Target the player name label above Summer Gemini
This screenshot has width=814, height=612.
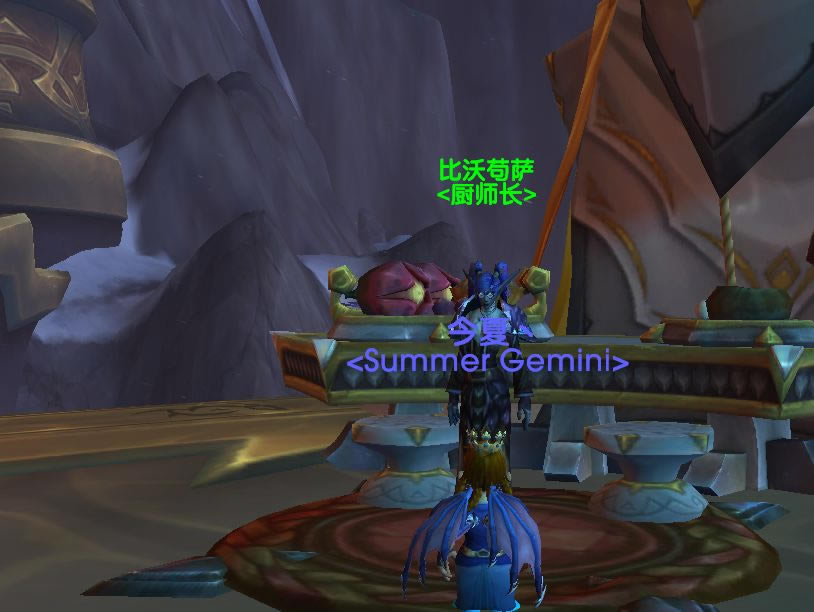click(486, 330)
